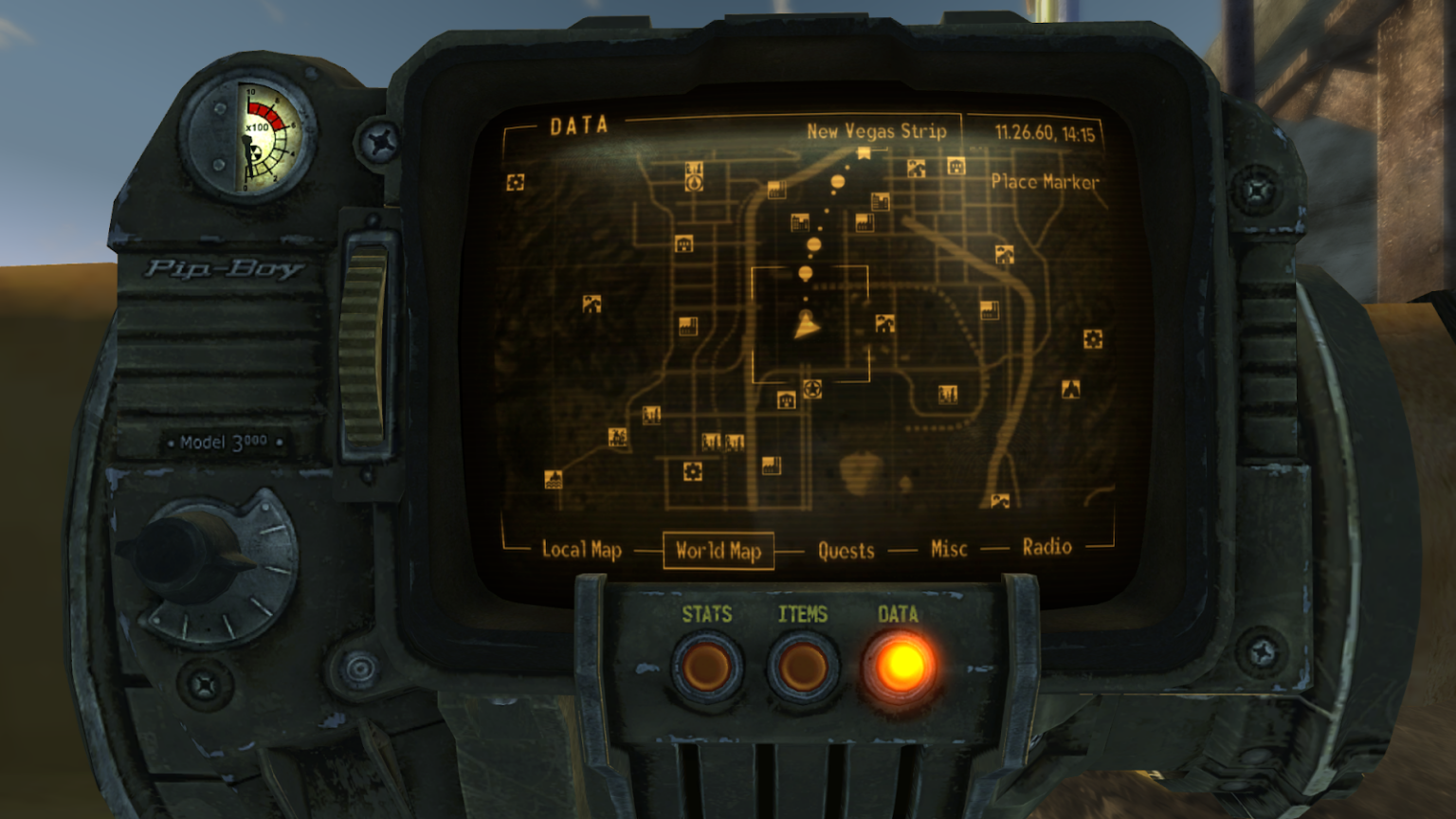The height and width of the screenshot is (819, 1456).
Task: Open the Quests section
Action: [846, 547]
